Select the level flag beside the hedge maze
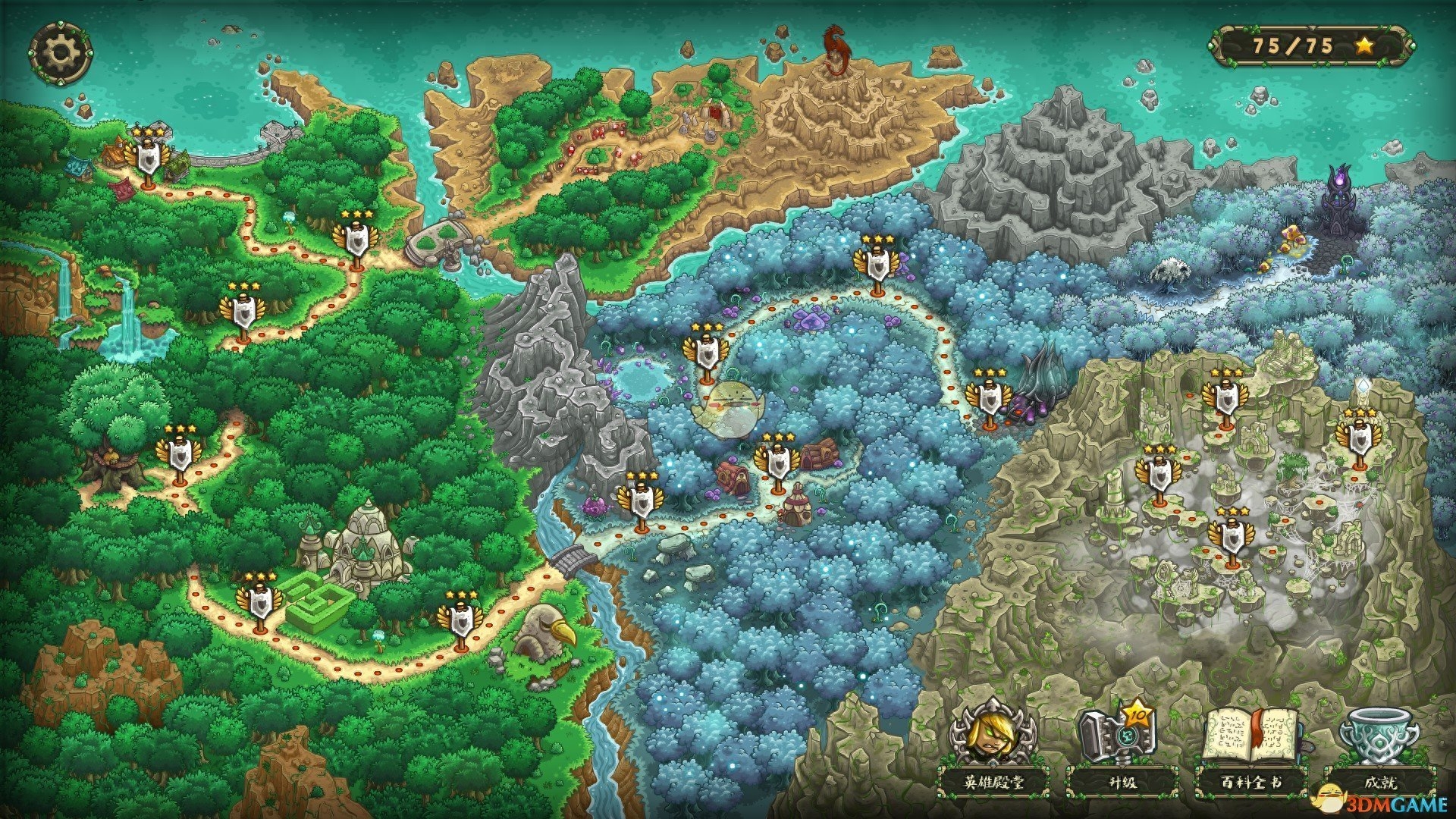 [259, 602]
